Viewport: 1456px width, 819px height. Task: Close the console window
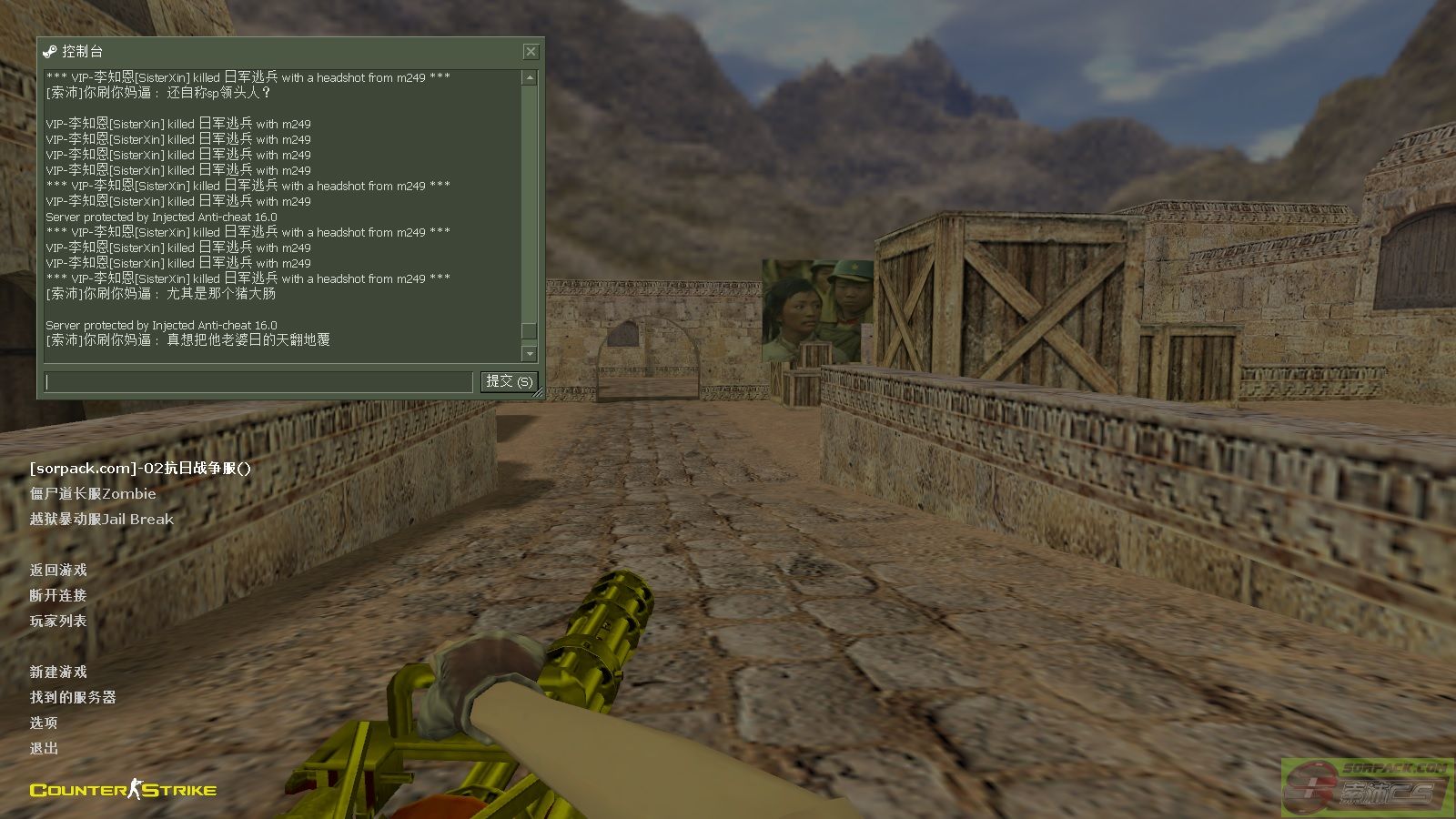pyautogui.click(x=531, y=52)
